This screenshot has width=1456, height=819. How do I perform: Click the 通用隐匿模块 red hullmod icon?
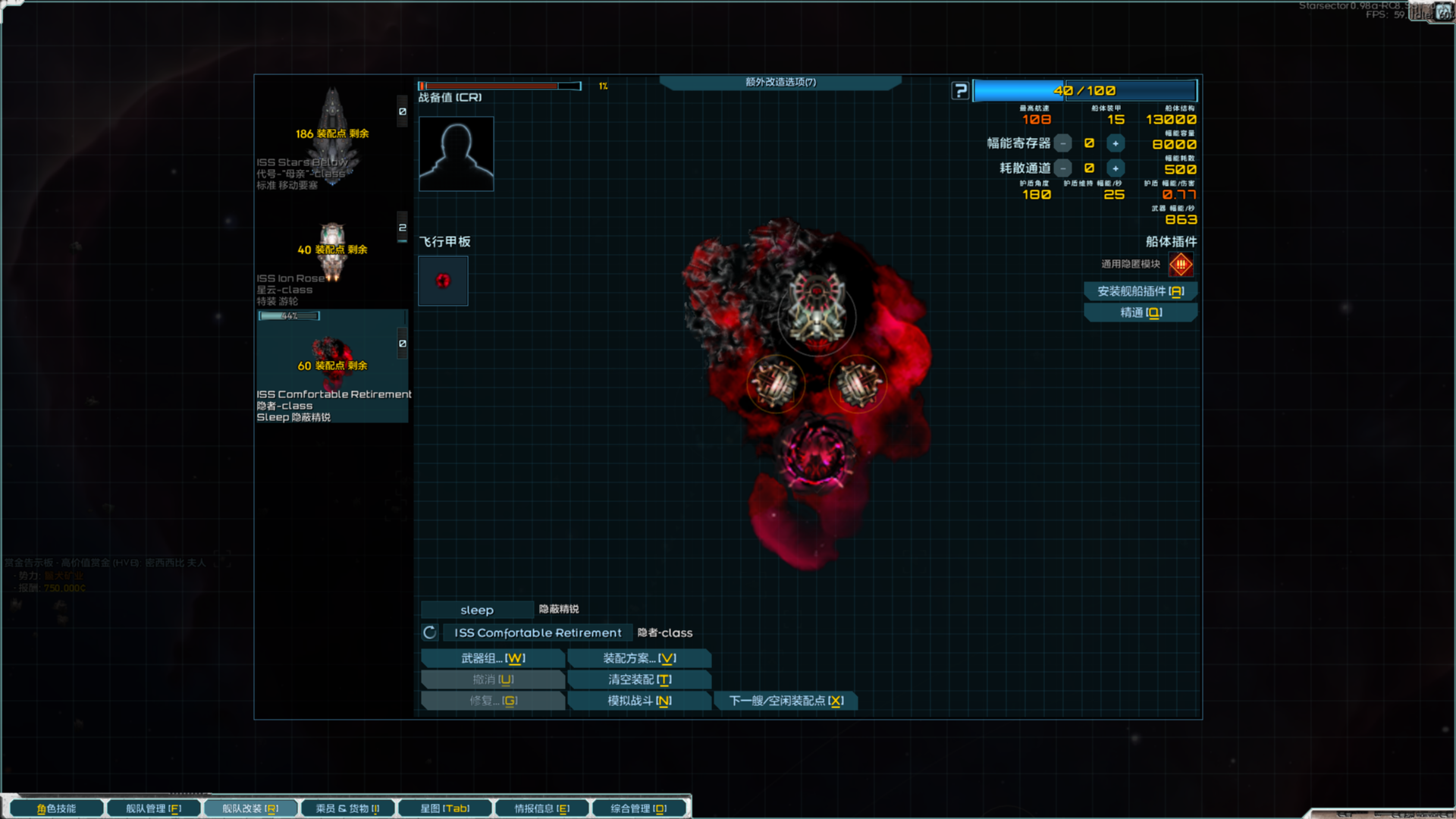pyautogui.click(x=1180, y=264)
